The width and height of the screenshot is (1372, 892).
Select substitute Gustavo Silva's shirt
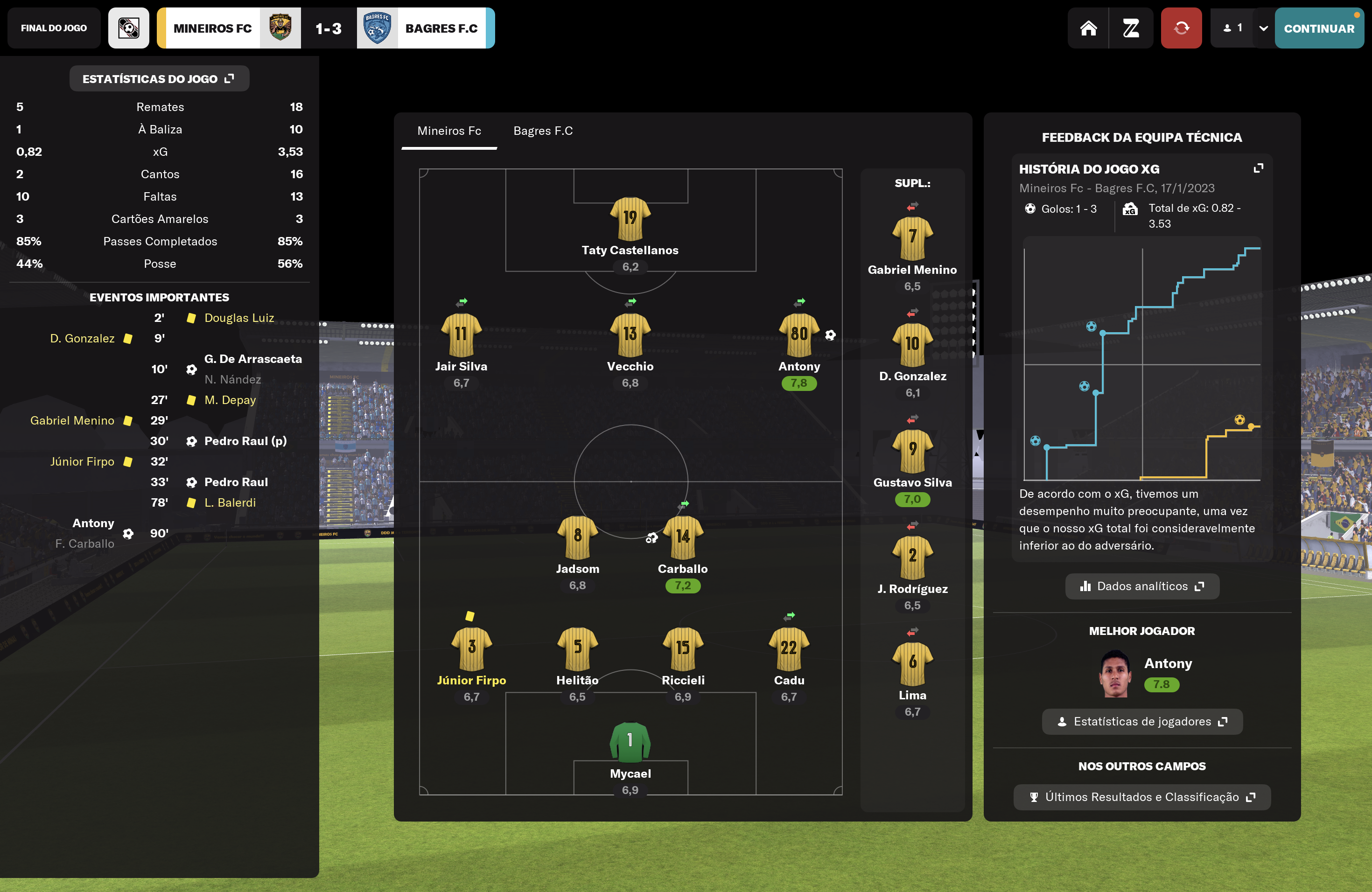[x=912, y=451]
